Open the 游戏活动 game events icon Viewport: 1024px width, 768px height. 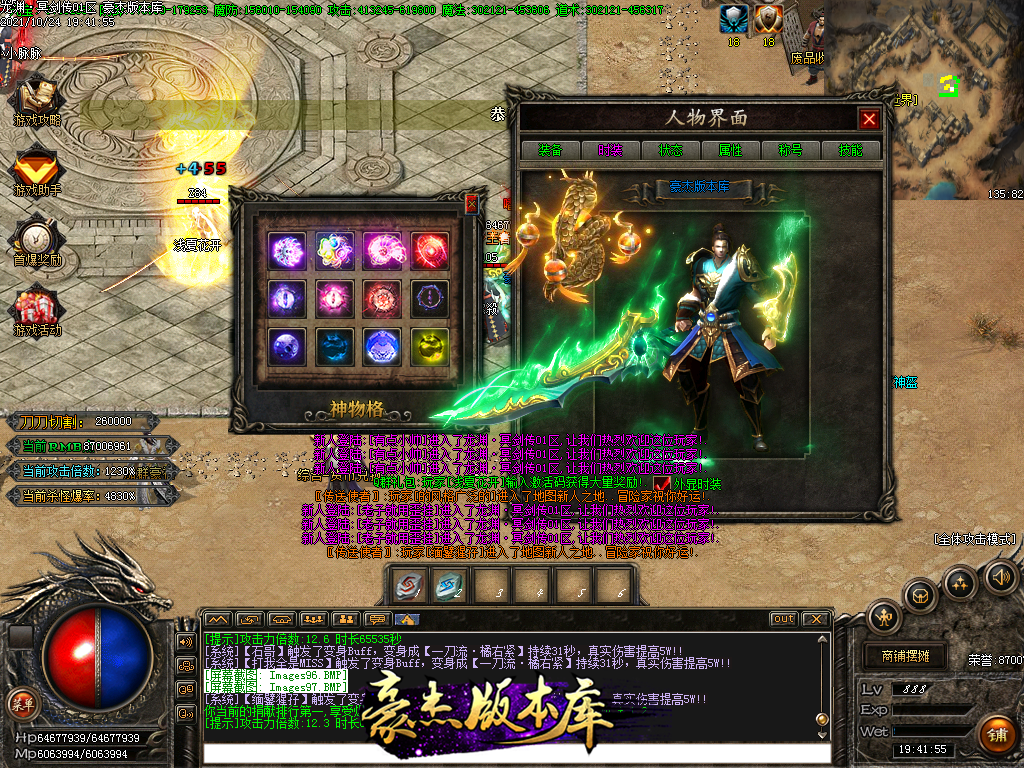pyautogui.click(x=37, y=310)
